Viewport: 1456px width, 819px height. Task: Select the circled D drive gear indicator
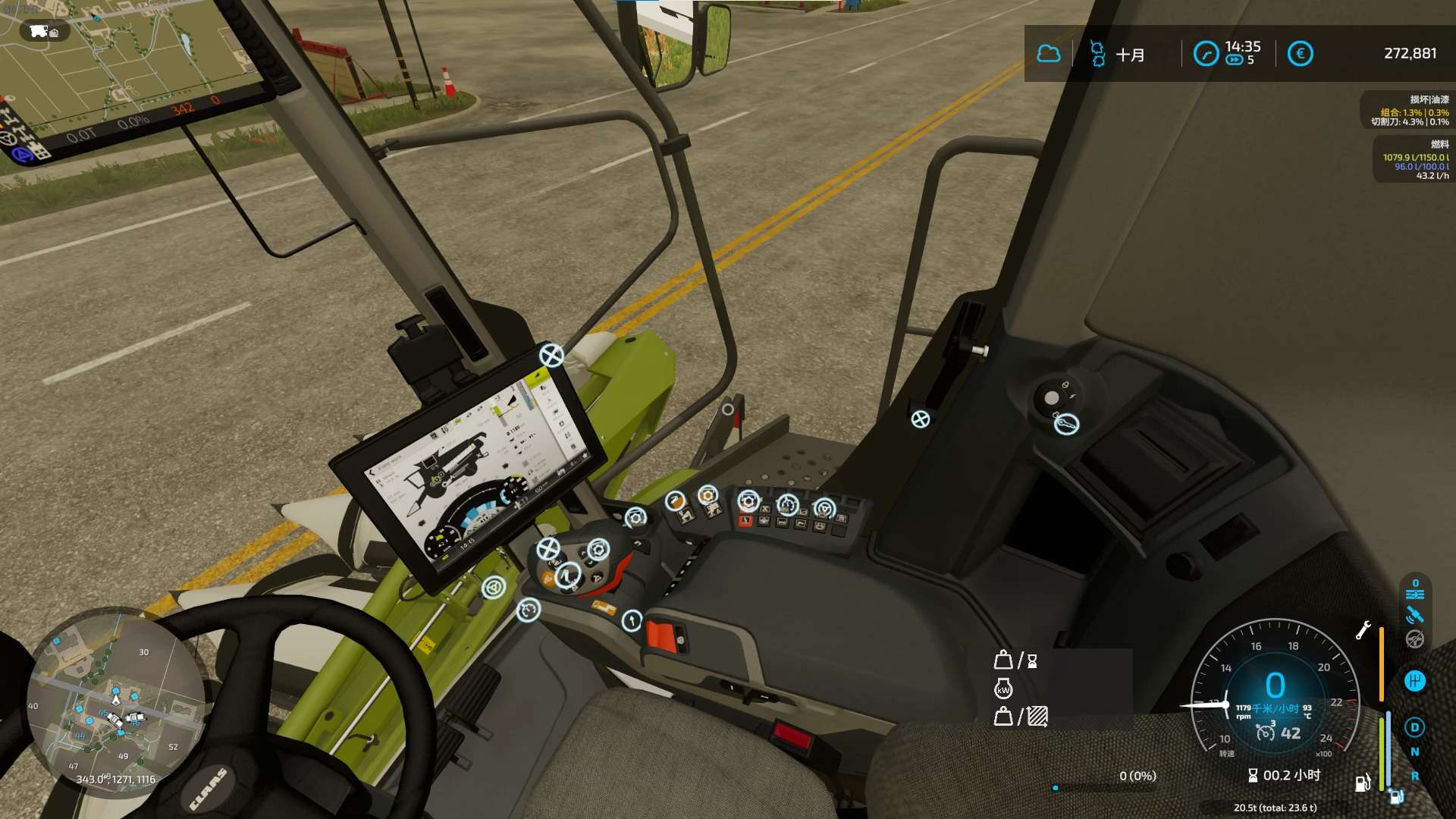coord(1414,727)
